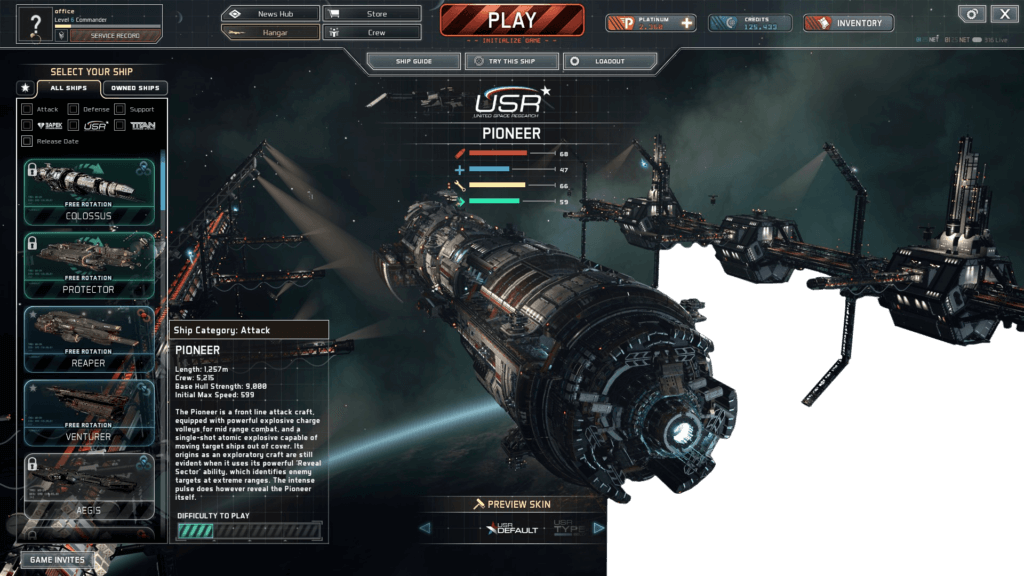This screenshot has height=576, width=1024.
Task: View the Ship Guide
Action: coord(414,61)
